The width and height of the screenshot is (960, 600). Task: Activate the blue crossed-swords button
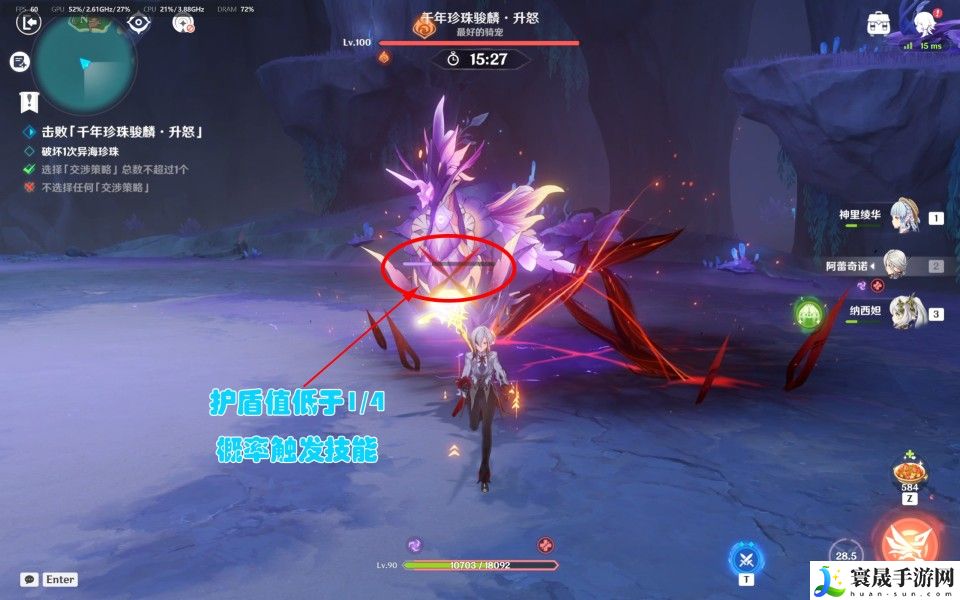tap(745, 556)
